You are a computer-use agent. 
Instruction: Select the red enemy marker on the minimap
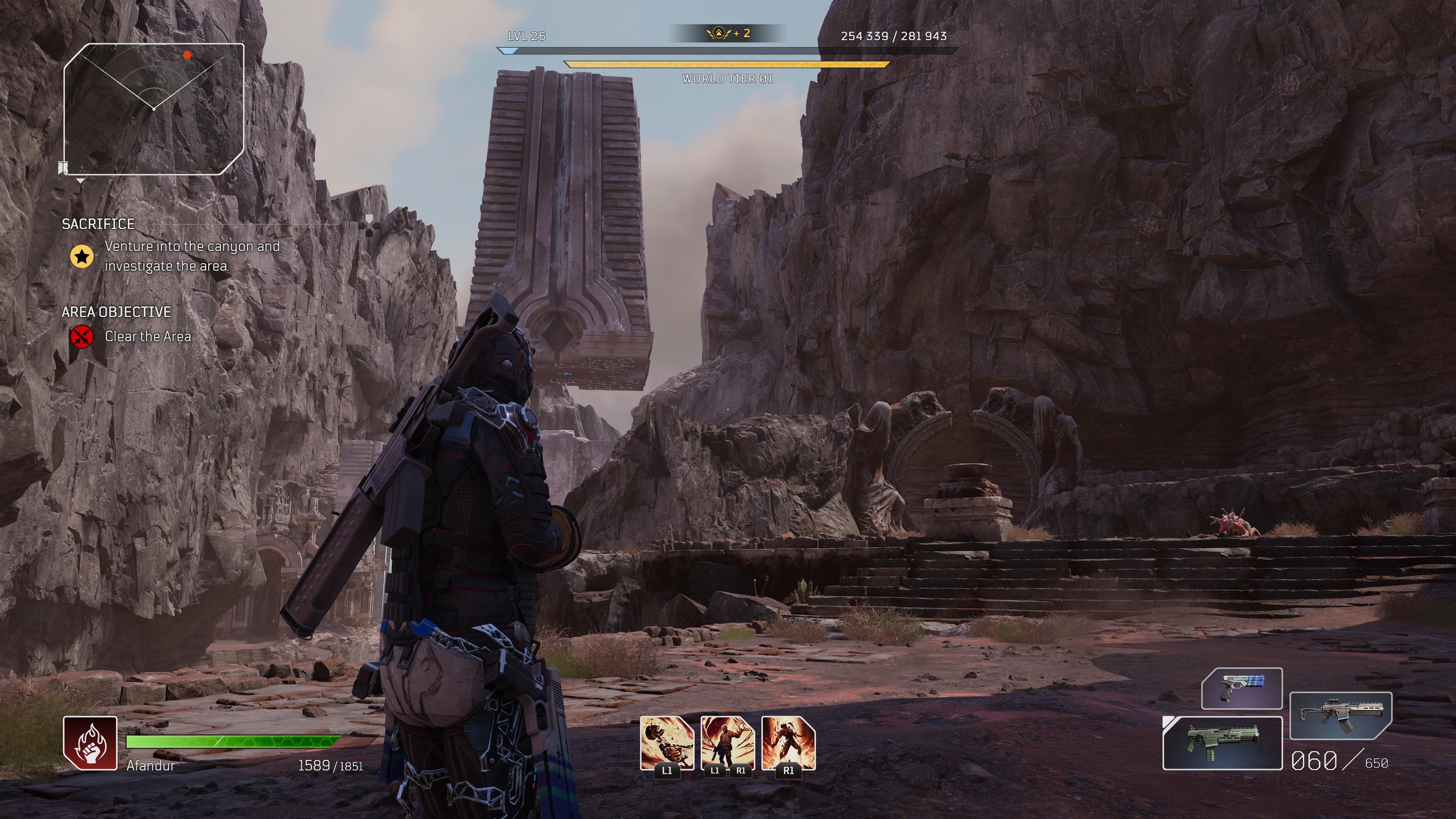tap(187, 55)
